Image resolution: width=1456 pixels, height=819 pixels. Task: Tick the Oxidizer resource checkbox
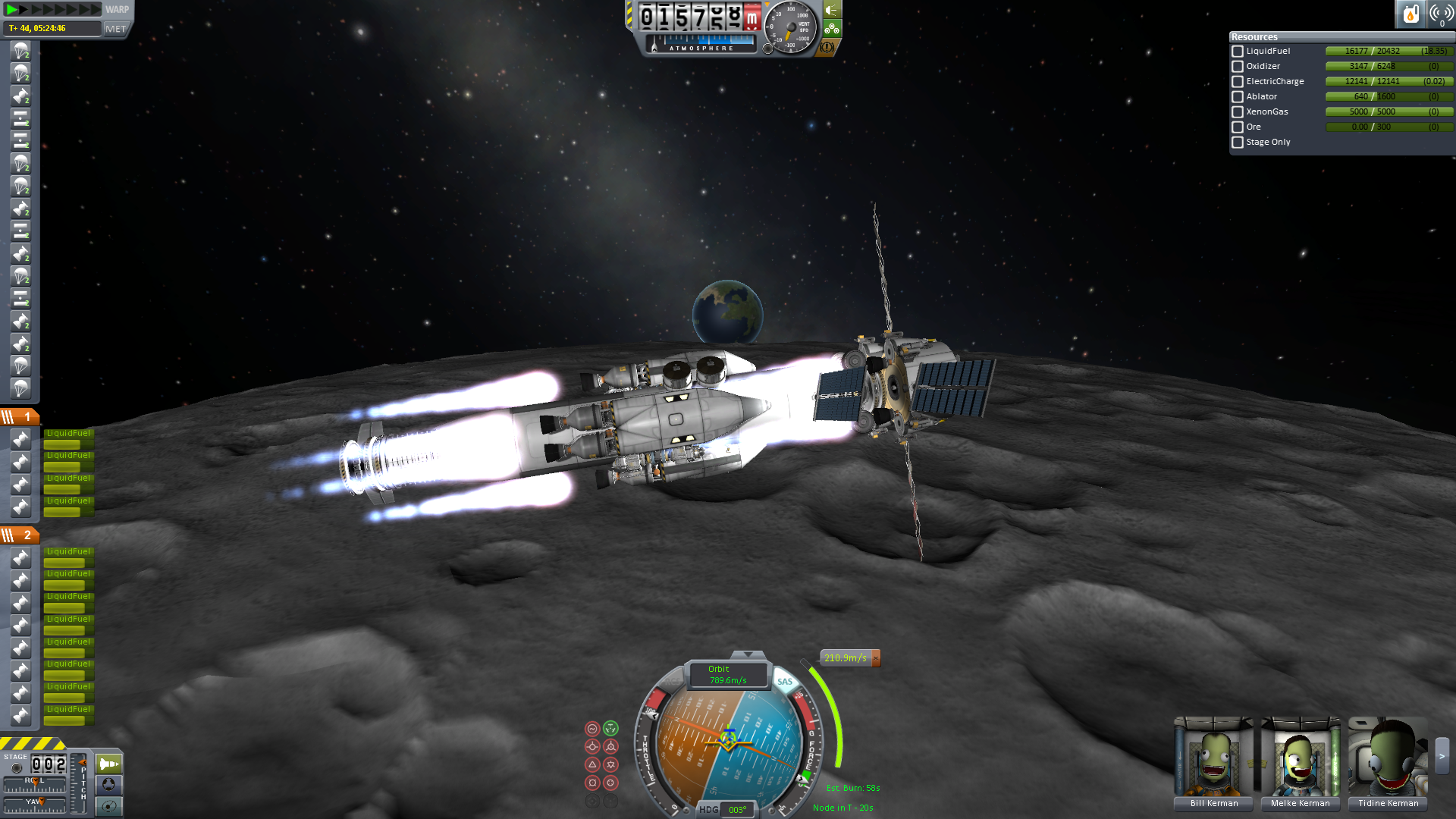1238,67
